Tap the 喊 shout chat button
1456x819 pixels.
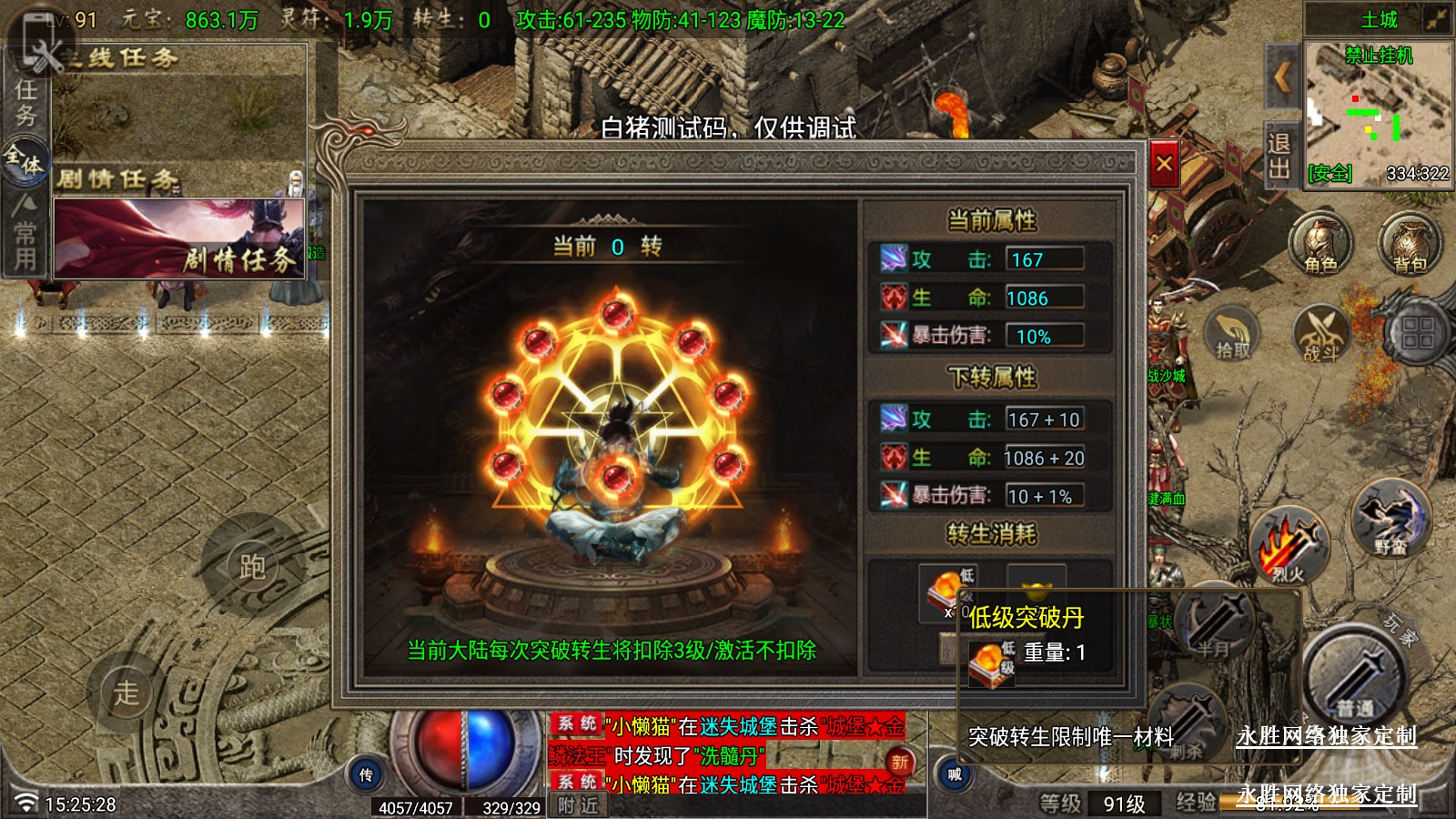click(955, 774)
